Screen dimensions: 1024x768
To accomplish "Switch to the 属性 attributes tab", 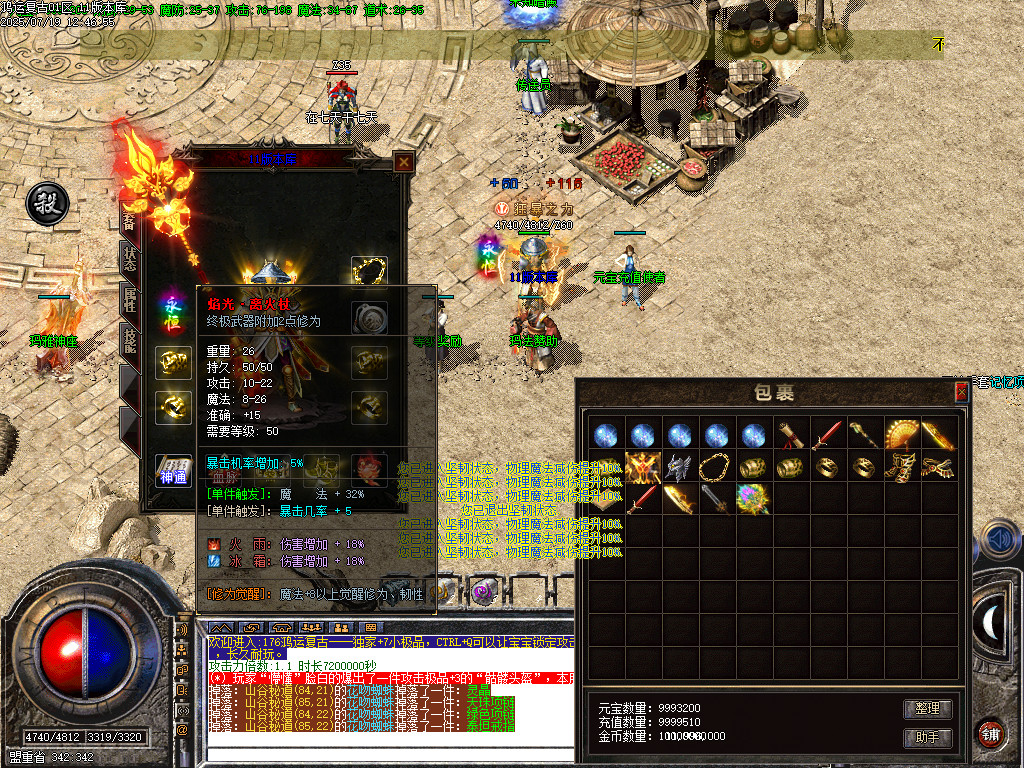I will (130, 298).
